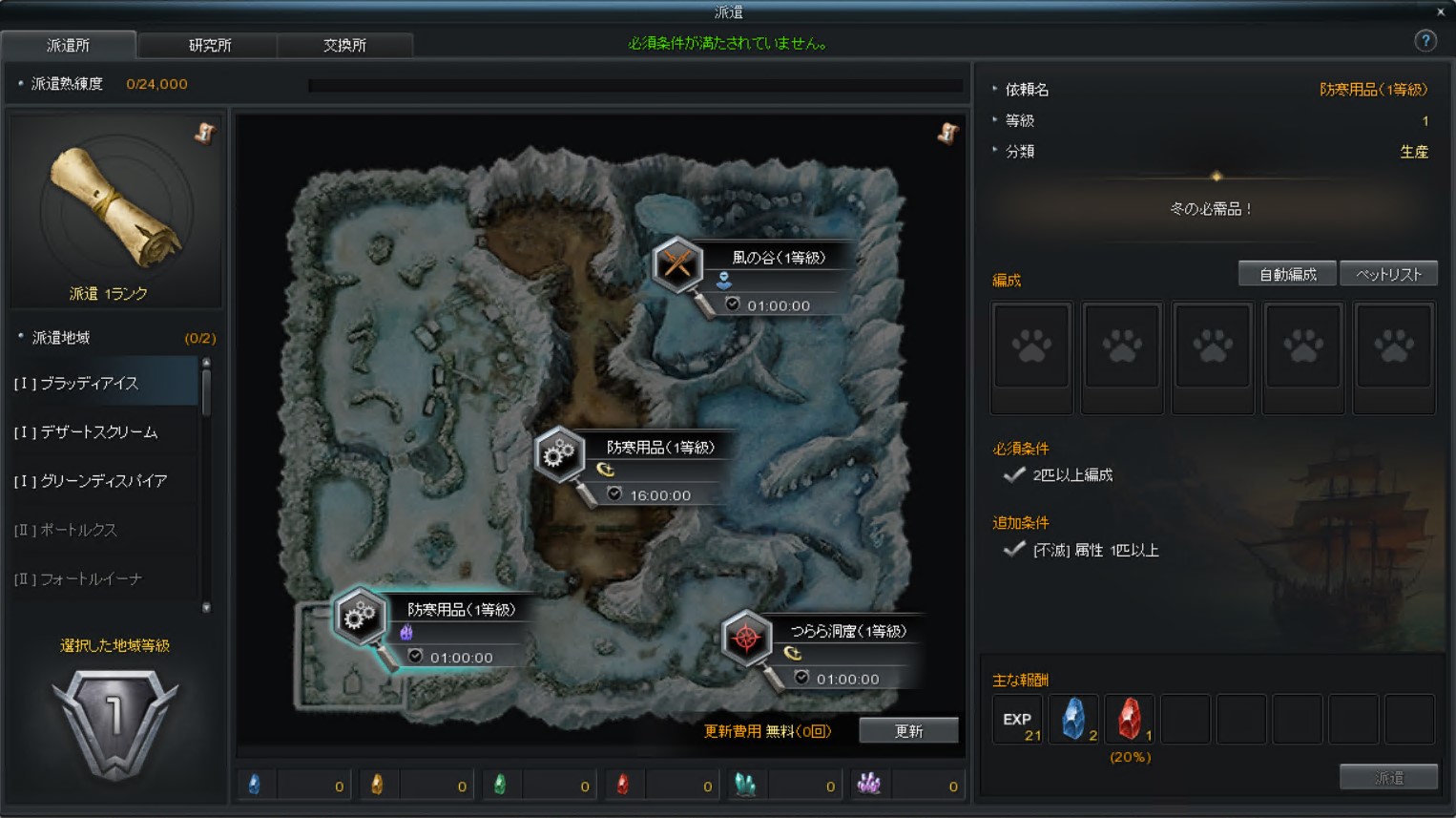Activate 自動編成 auto-formation button
1456x818 pixels.
tap(1287, 275)
